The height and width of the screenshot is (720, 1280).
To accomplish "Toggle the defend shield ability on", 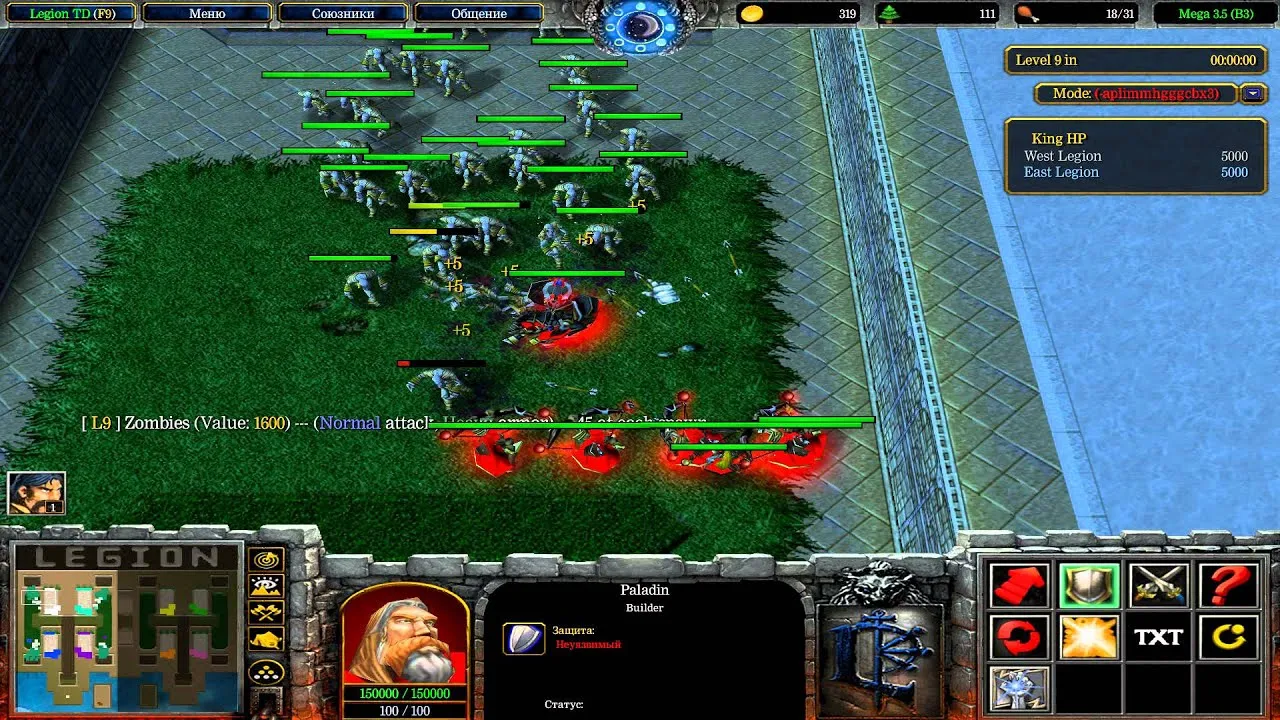I will 1088,588.
